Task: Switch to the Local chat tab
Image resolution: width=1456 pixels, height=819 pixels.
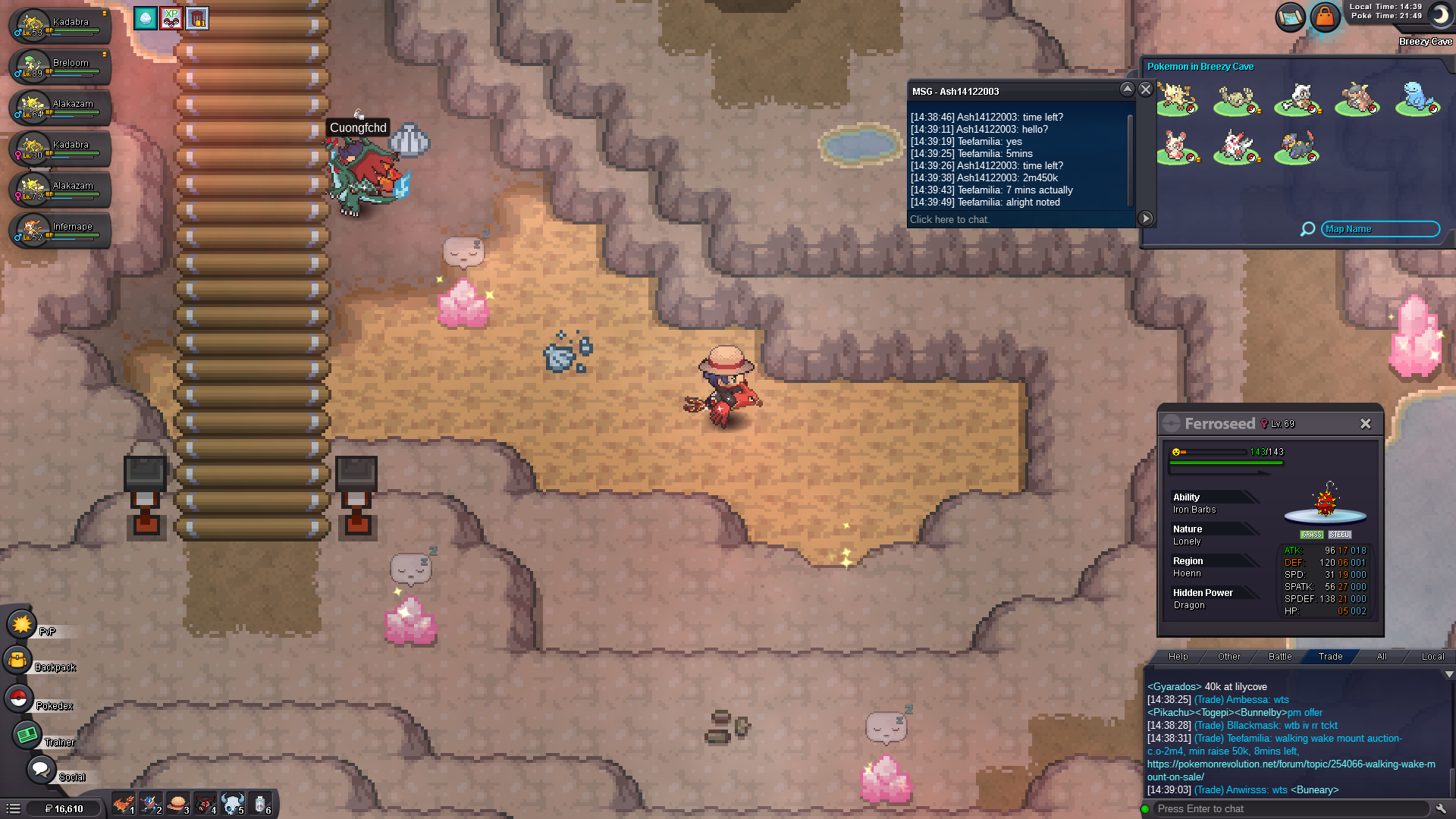Action: point(1432,657)
